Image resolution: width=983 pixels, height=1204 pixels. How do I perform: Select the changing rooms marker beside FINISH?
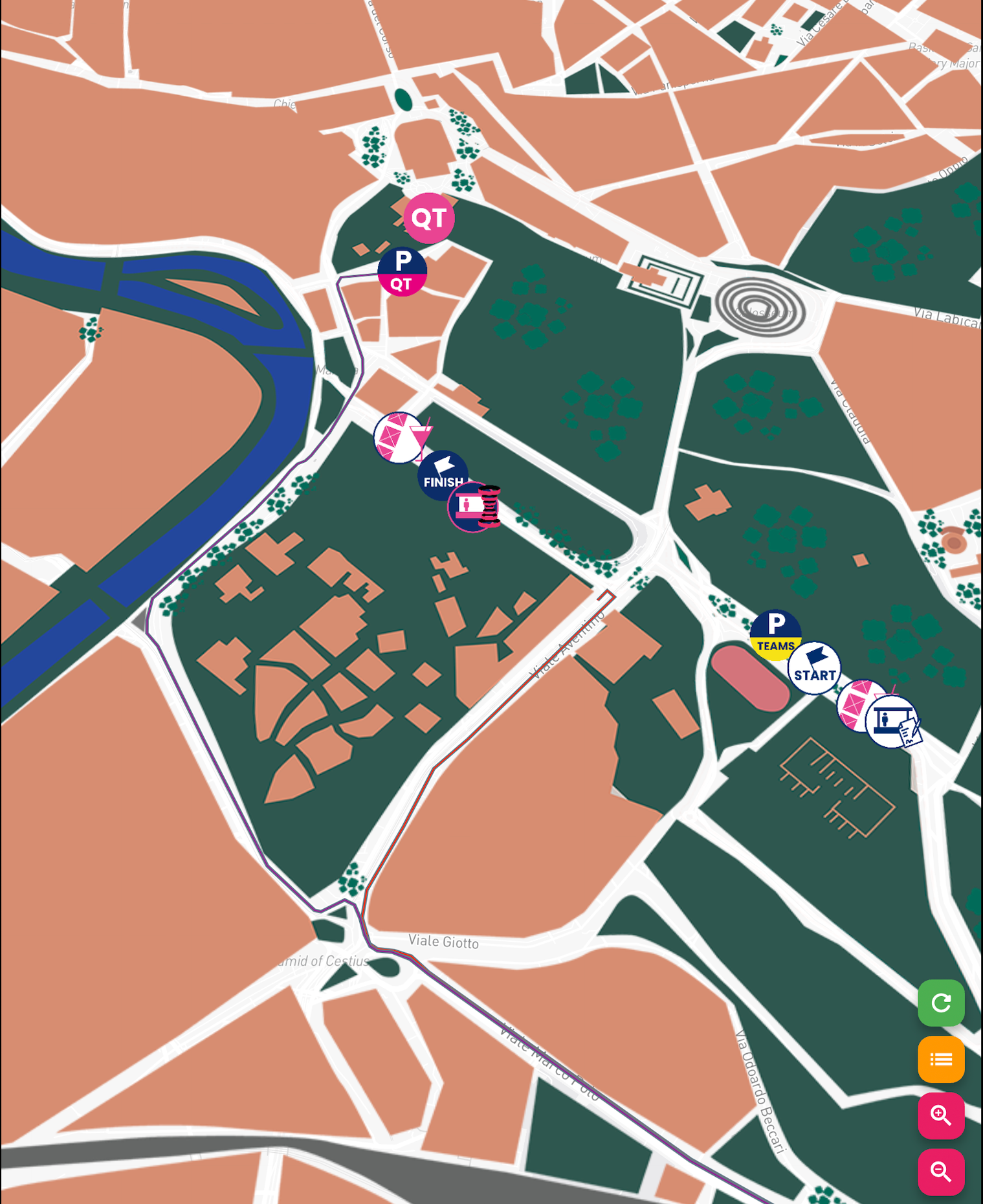472,509
